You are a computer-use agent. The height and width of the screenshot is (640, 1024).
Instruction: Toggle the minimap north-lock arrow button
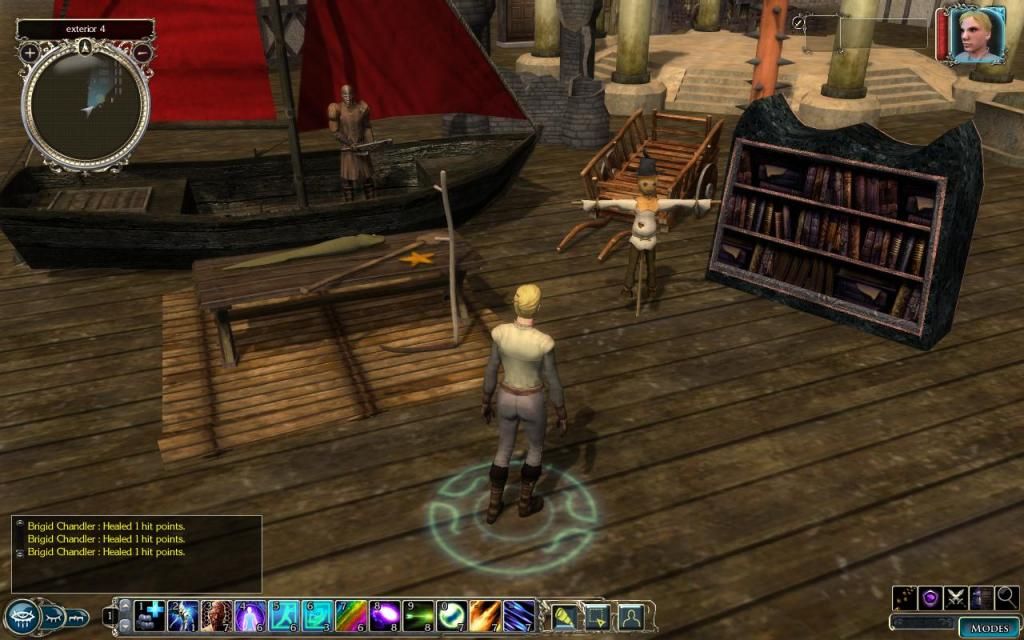click(x=86, y=47)
